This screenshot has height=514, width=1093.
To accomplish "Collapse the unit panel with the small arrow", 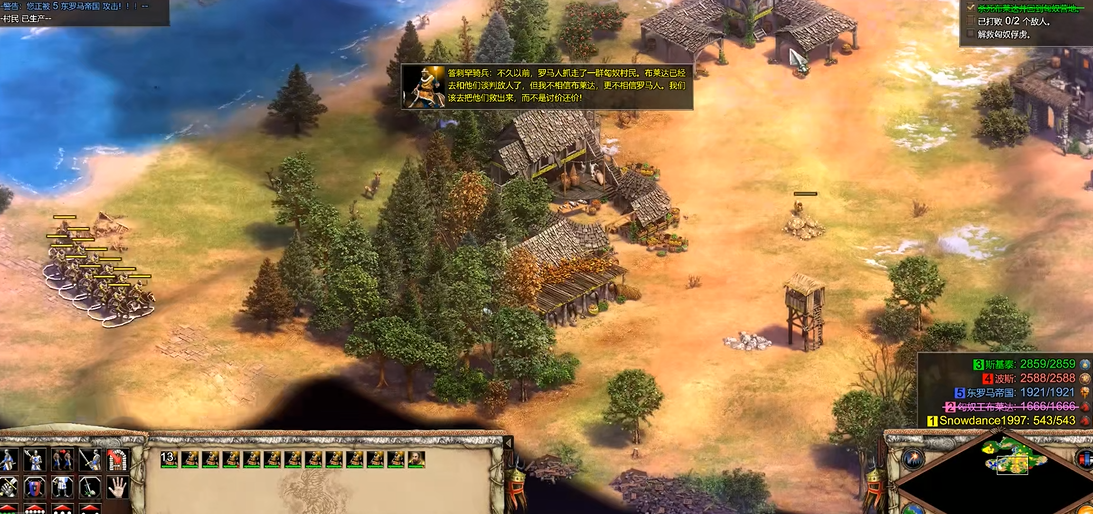I will [508, 443].
